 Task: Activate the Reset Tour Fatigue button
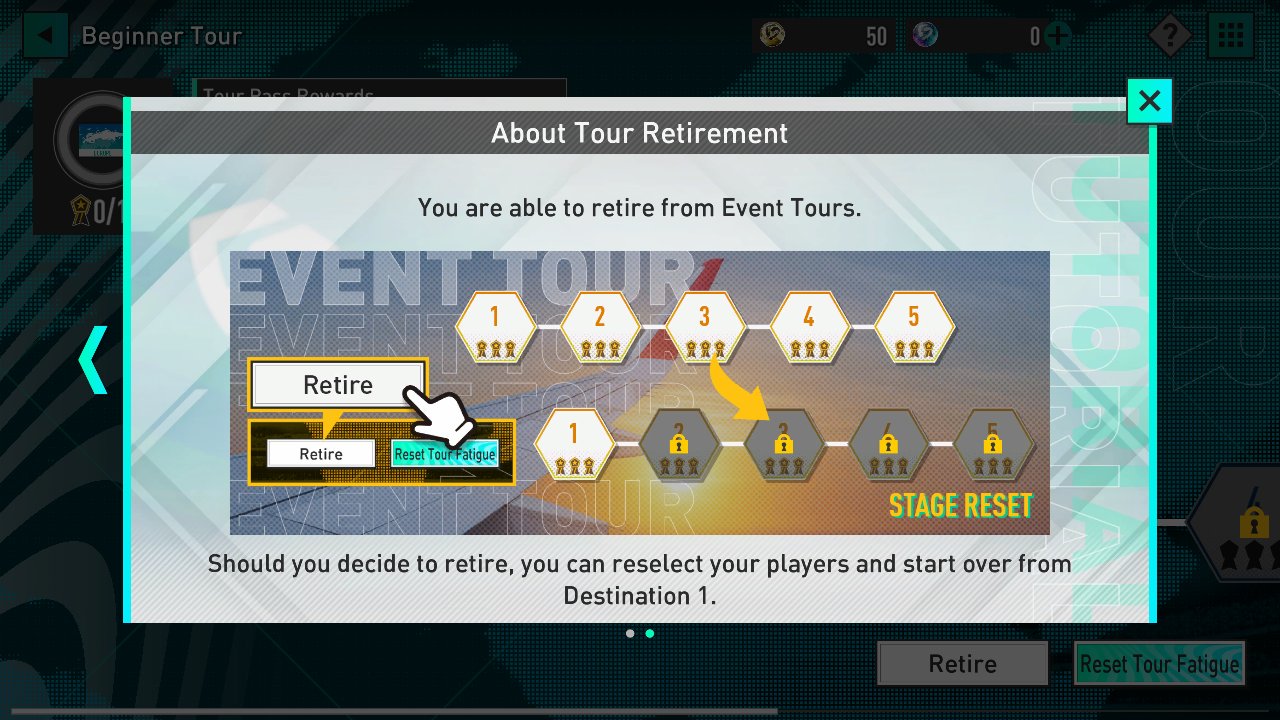pos(1159,664)
